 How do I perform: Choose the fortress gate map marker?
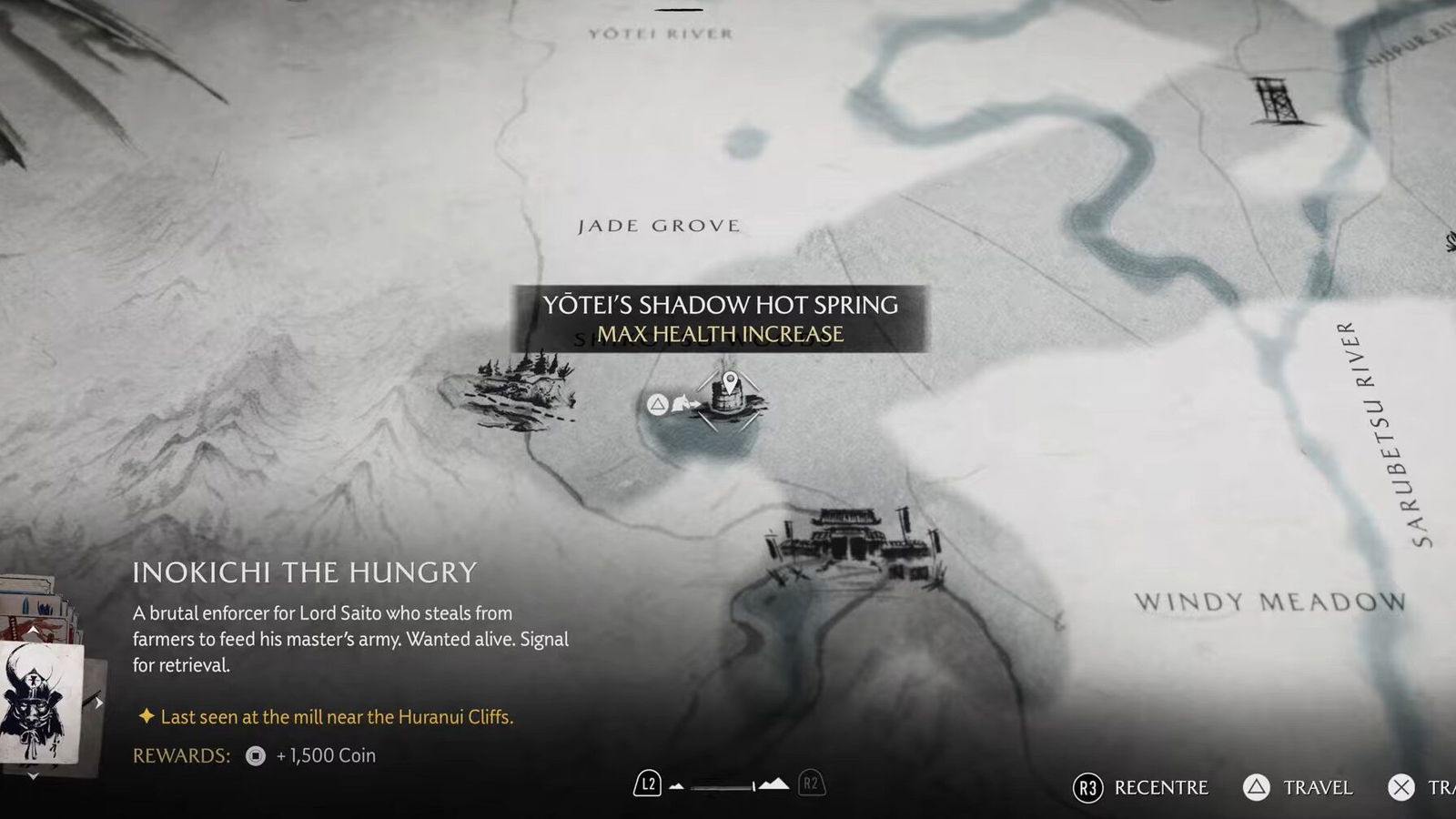(853, 543)
